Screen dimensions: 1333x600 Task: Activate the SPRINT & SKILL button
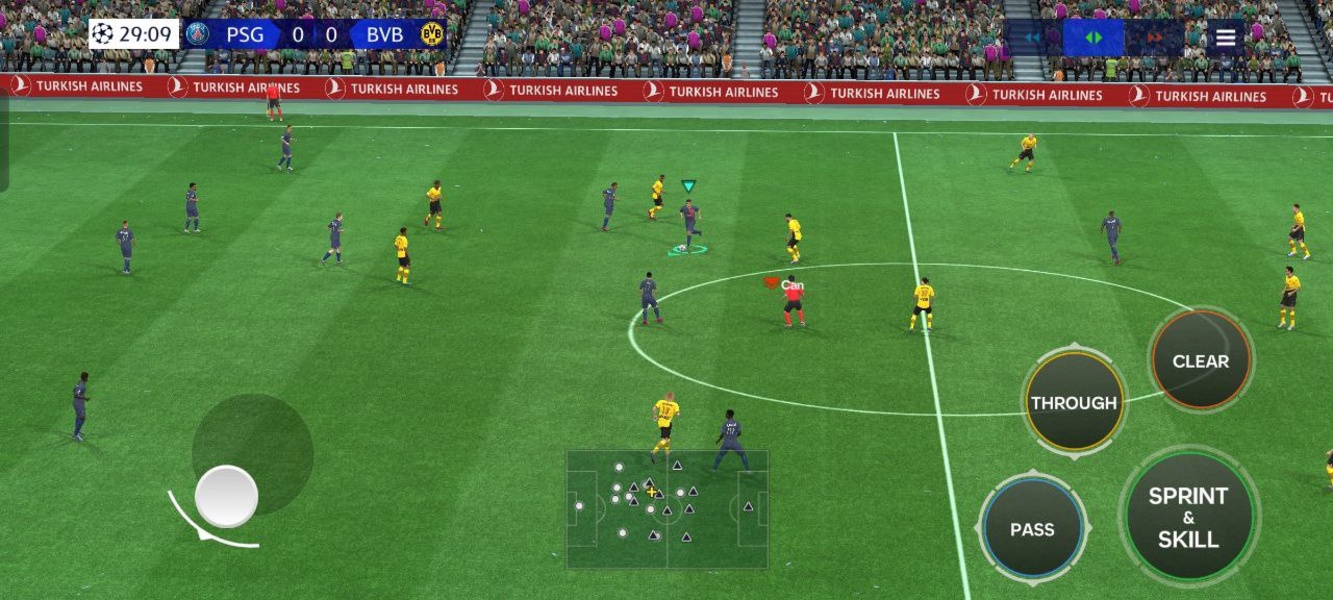tap(1188, 517)
